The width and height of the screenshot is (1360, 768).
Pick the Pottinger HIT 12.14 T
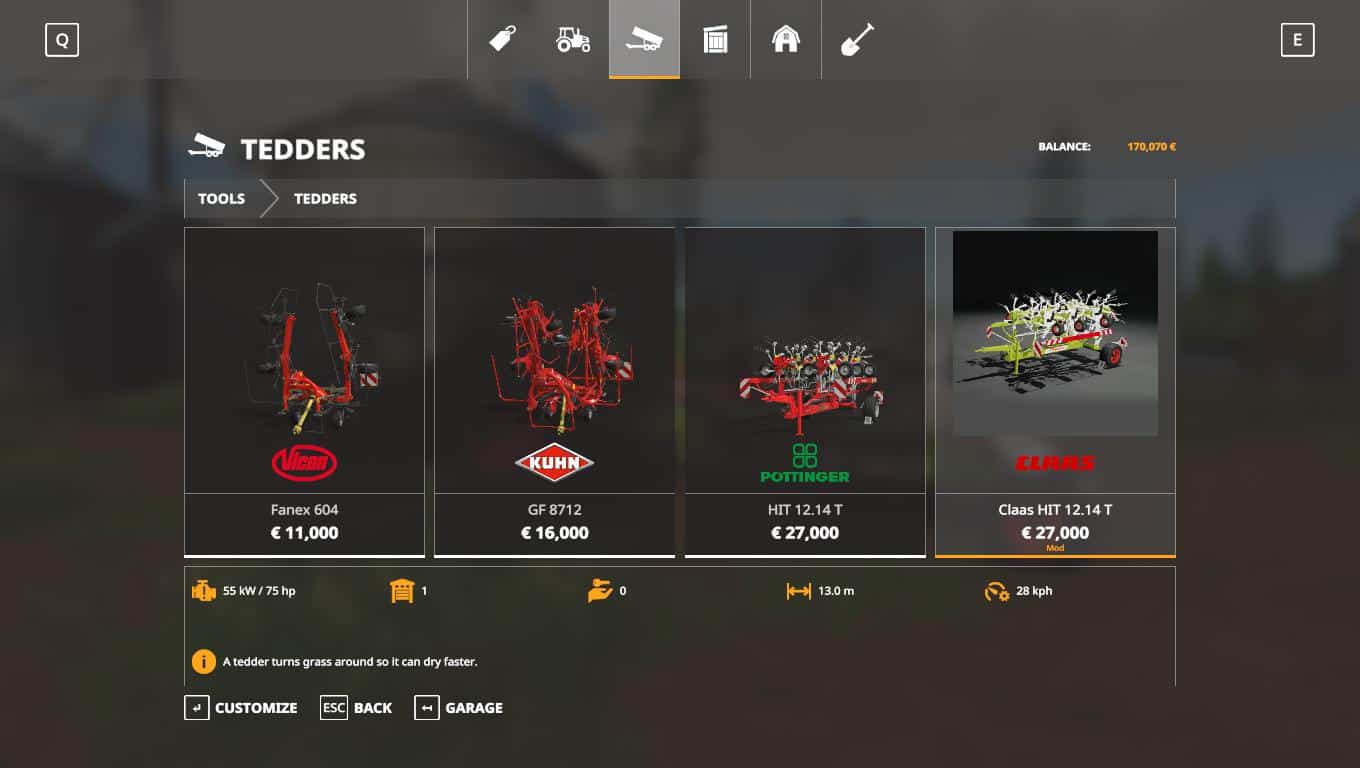(x=804, y=390)
